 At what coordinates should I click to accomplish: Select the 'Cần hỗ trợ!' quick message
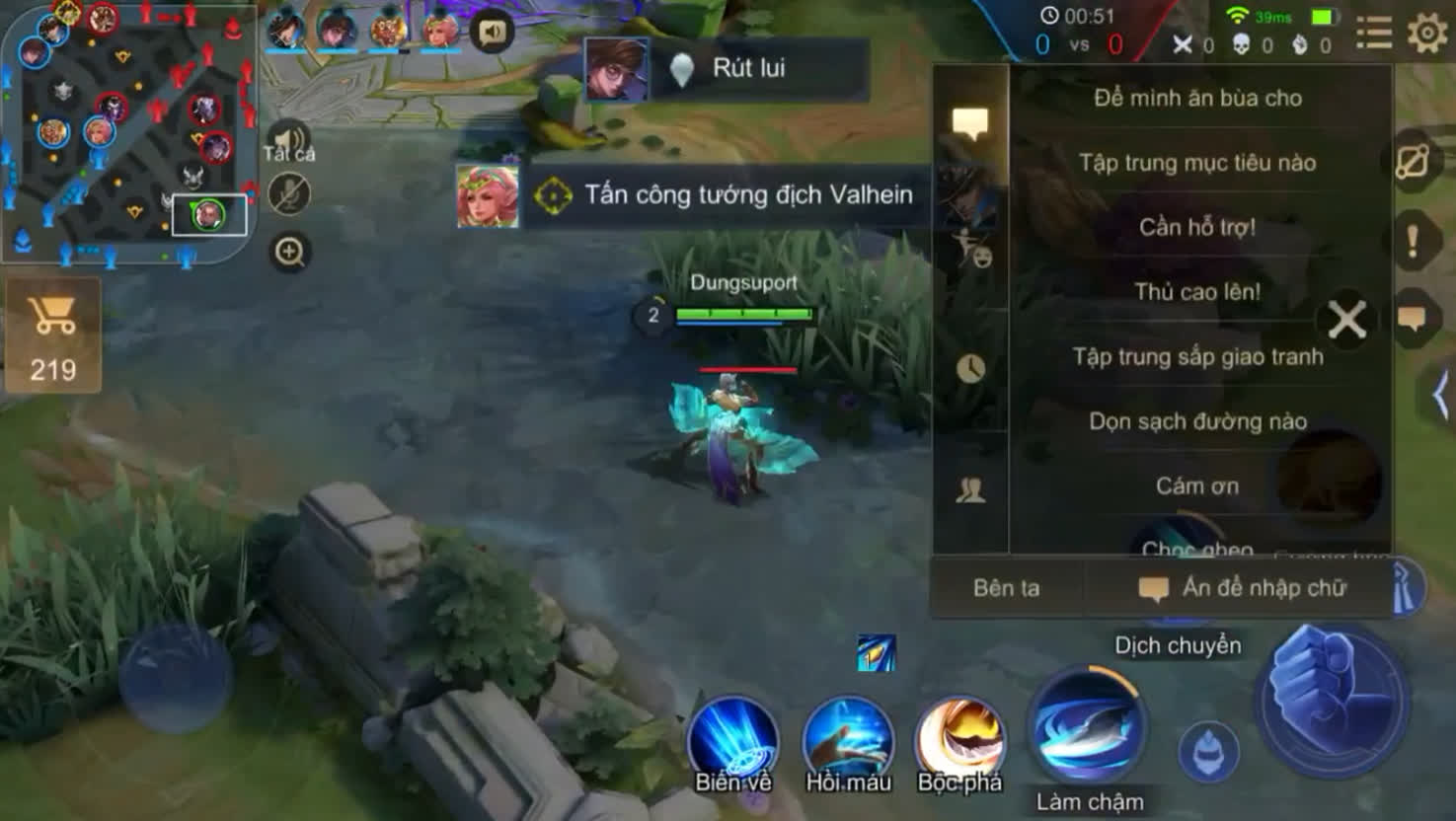1197,227
